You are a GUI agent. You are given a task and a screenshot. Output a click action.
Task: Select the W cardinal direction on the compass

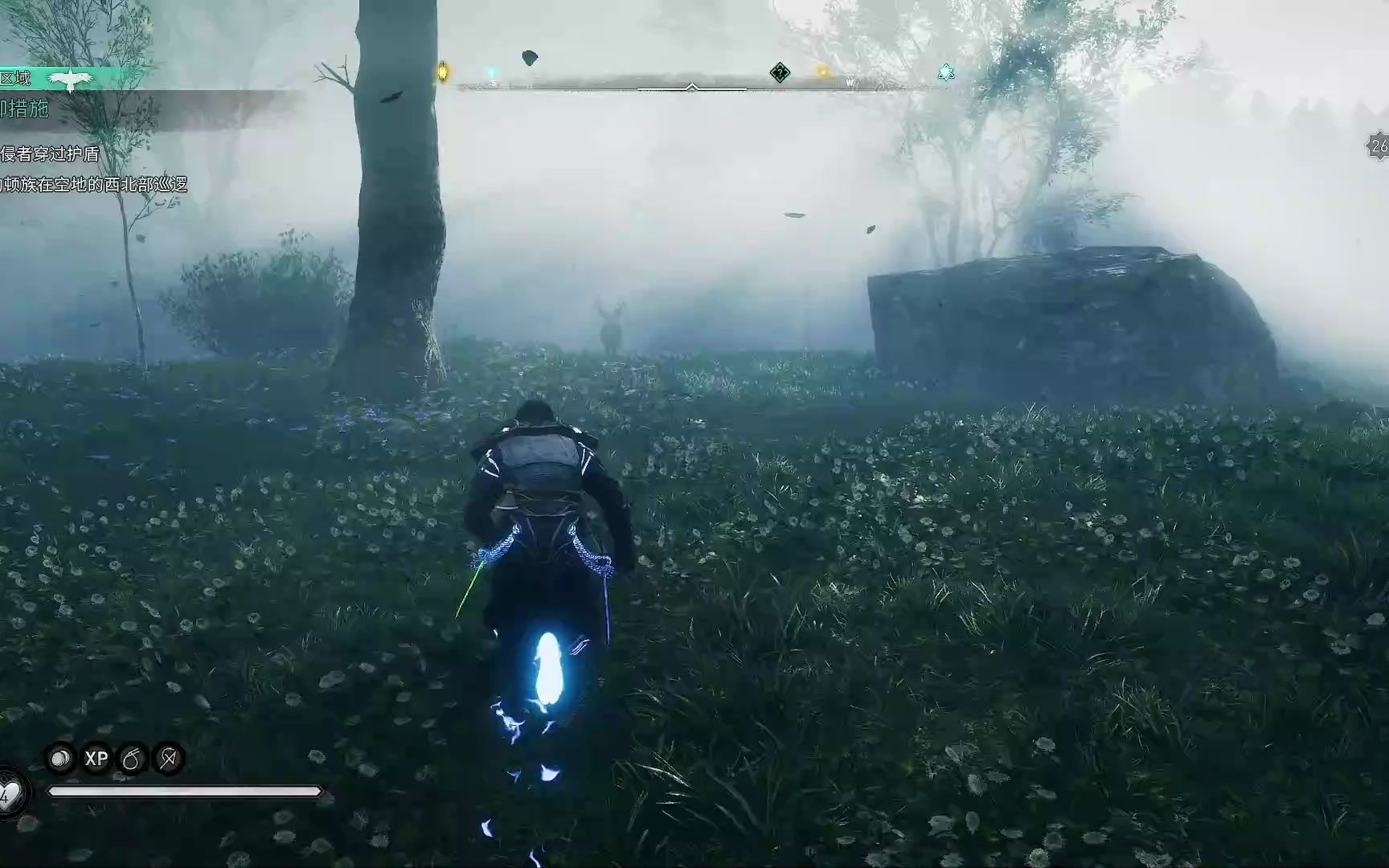[850, 83]
